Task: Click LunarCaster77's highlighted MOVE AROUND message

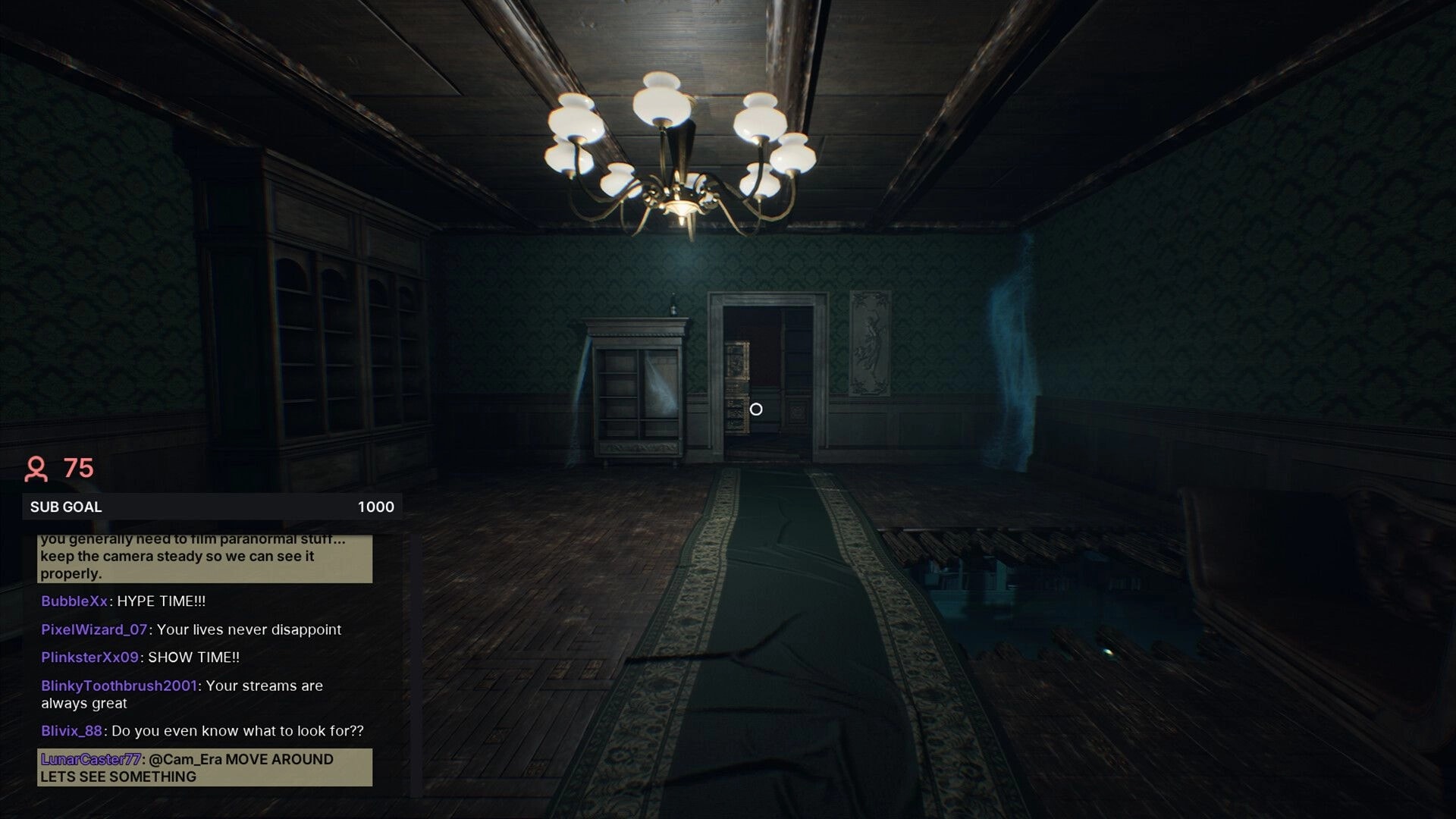Action: (205, 767)
